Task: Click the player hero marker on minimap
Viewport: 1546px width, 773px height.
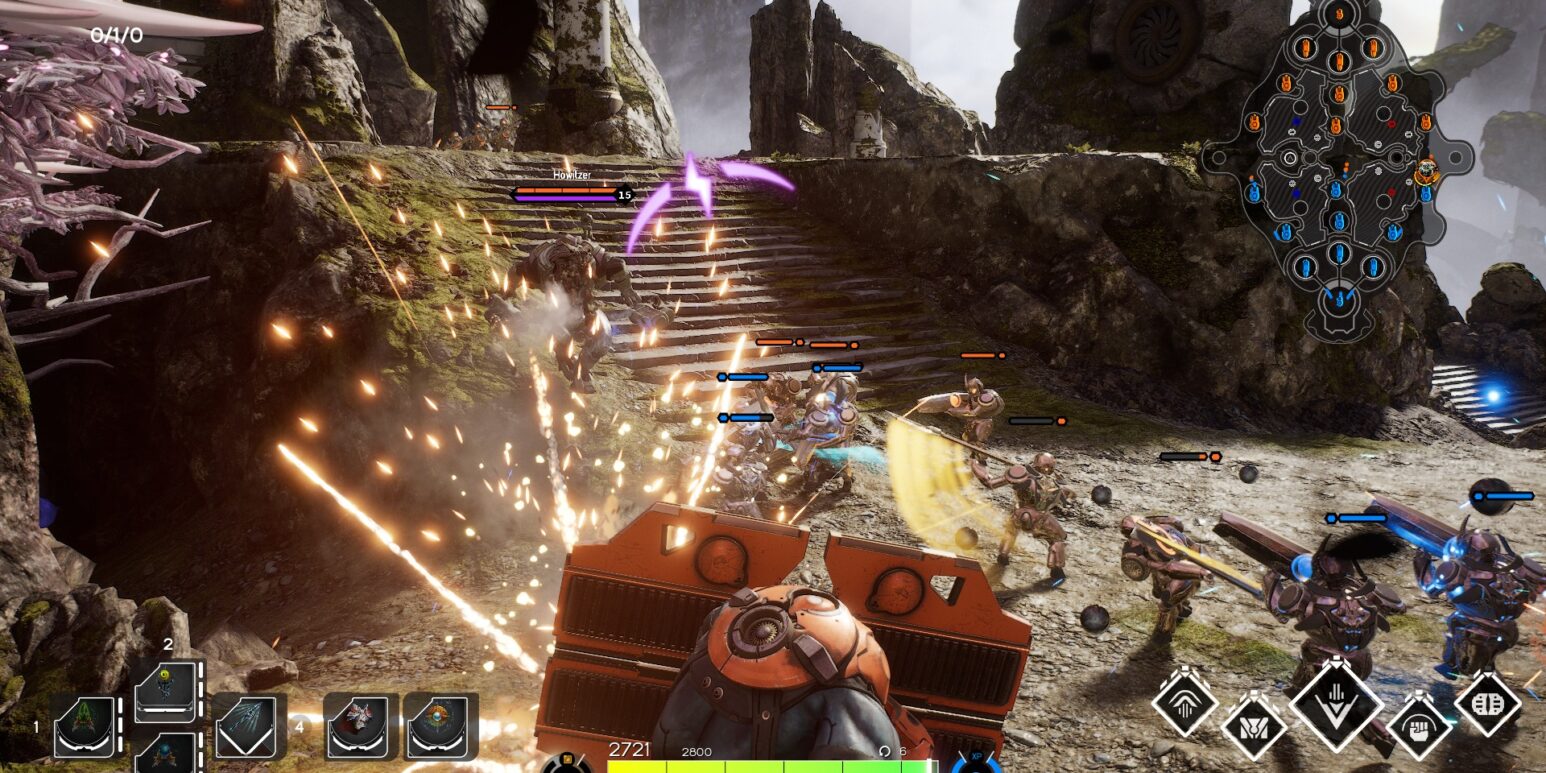Action: coord(1426,170)
